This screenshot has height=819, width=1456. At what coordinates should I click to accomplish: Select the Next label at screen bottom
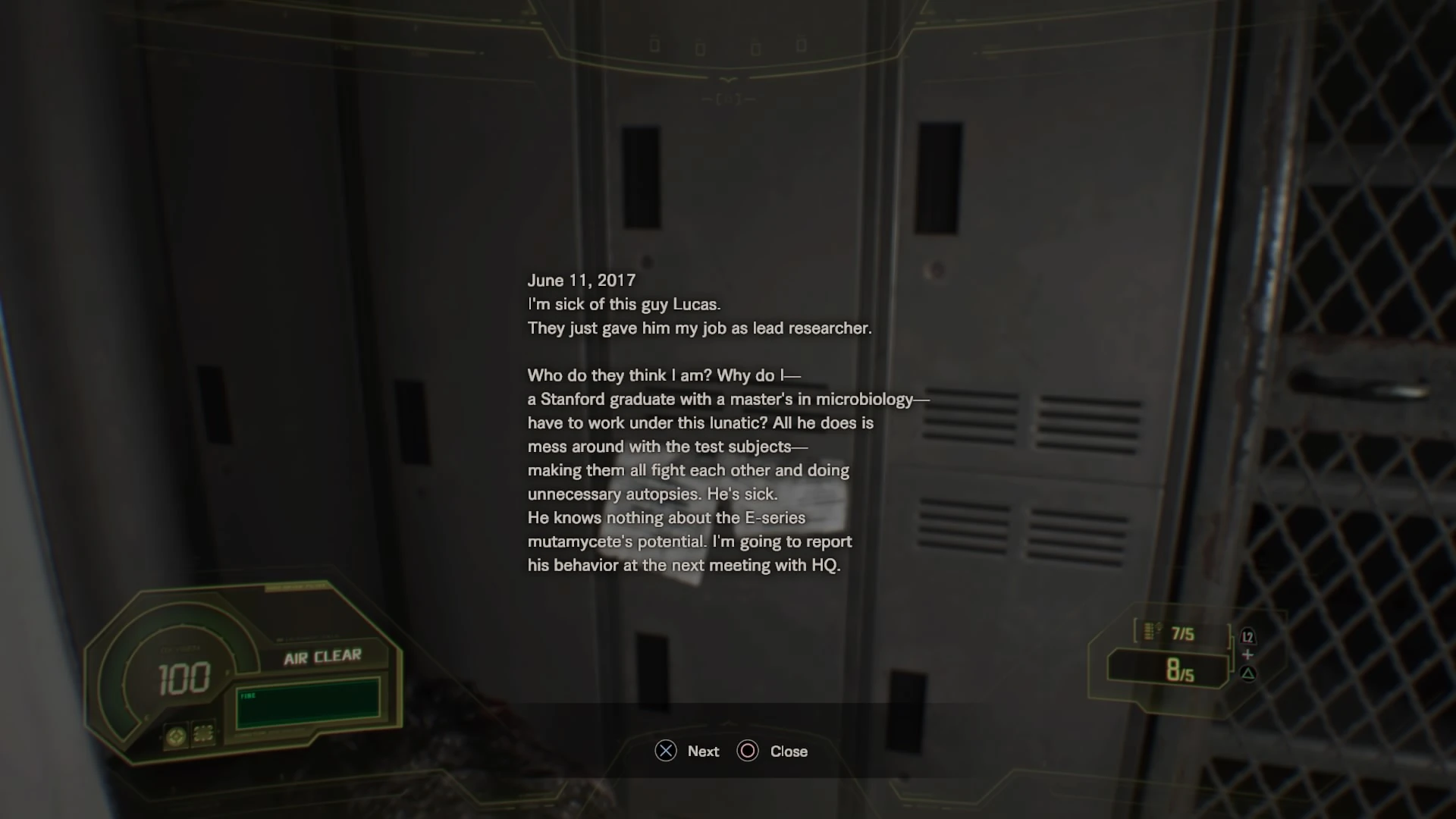(x=702, y=752)
